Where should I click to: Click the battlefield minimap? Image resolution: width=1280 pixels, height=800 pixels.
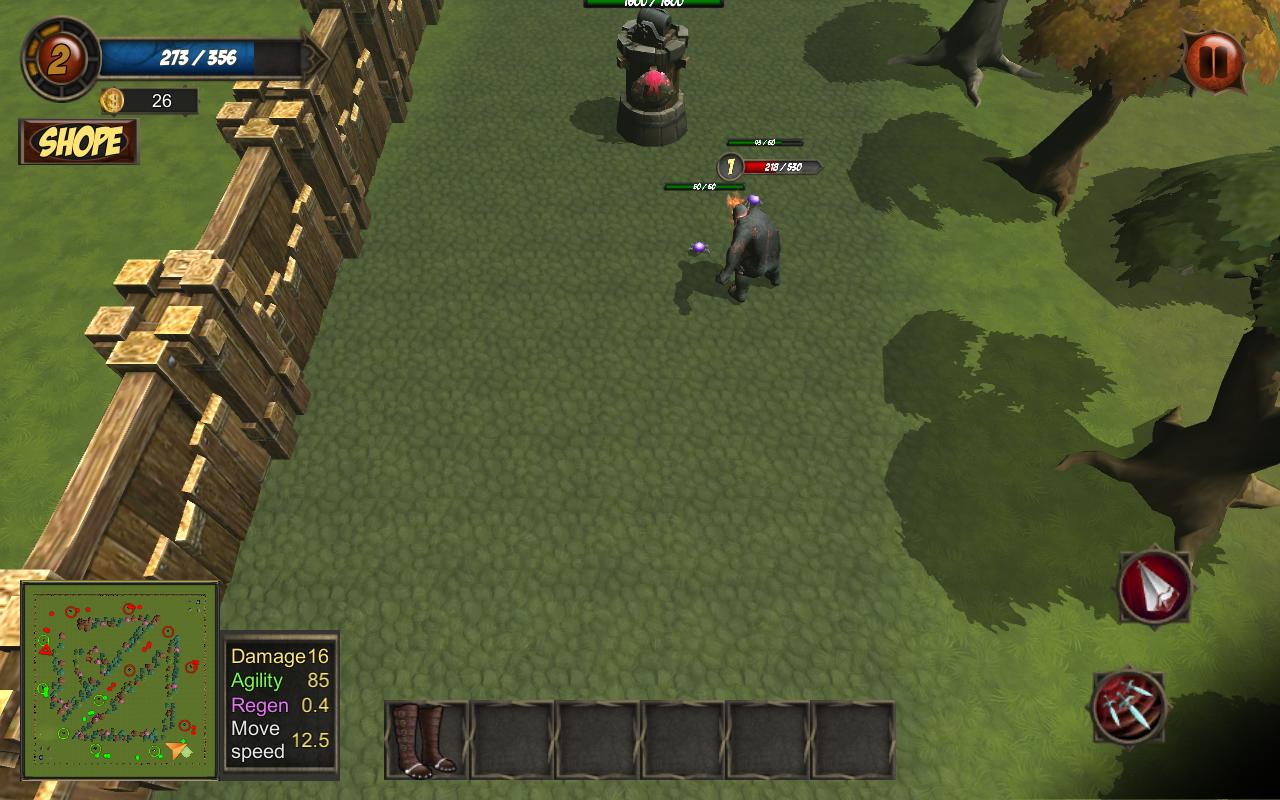point(120,681)
